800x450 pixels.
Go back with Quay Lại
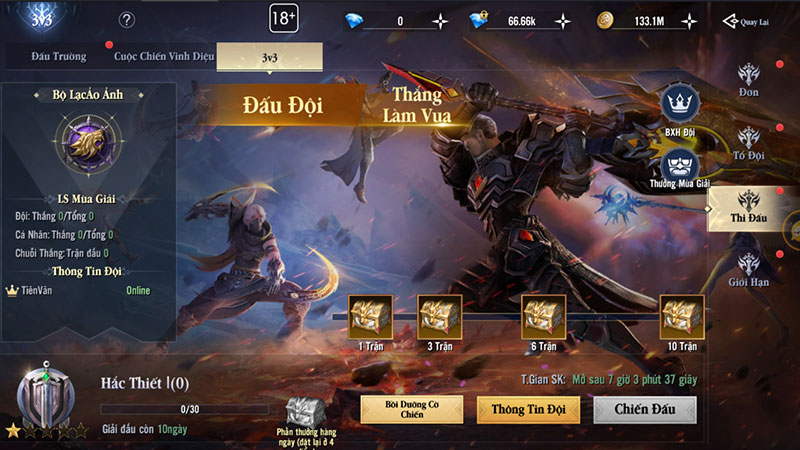748,21
